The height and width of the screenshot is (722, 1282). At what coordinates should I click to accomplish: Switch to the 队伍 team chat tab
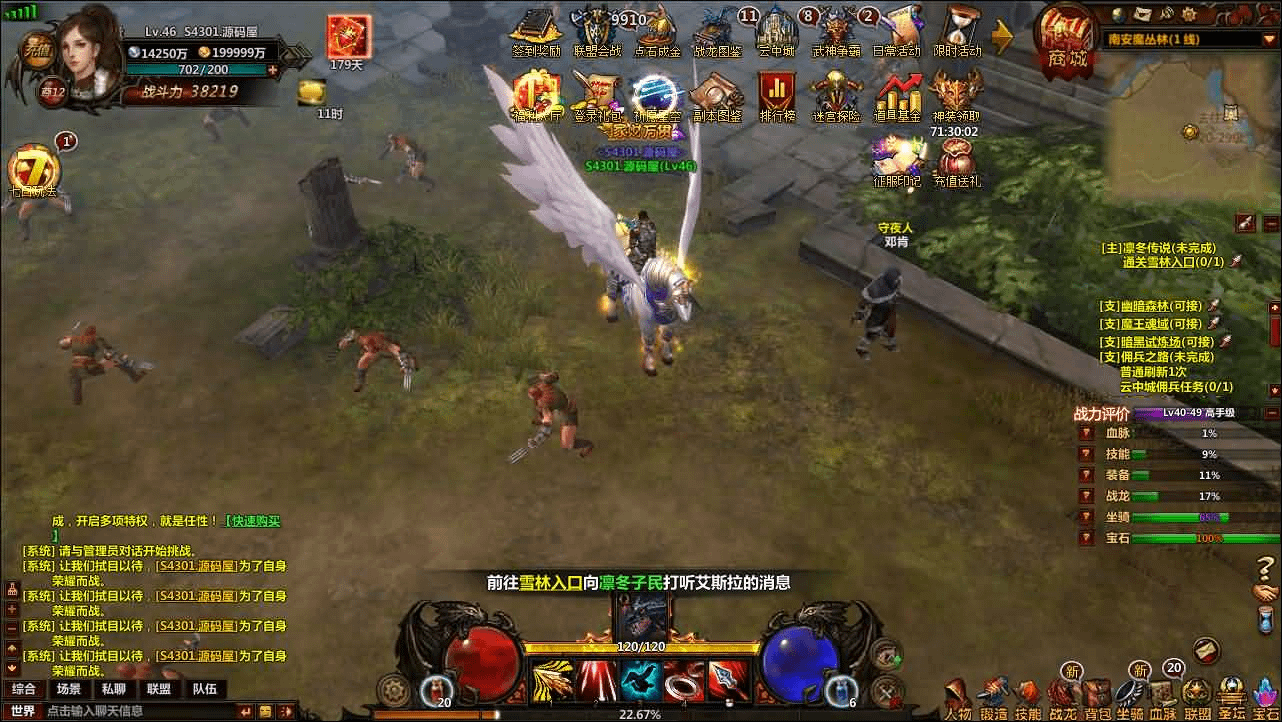tap(204, 689)
